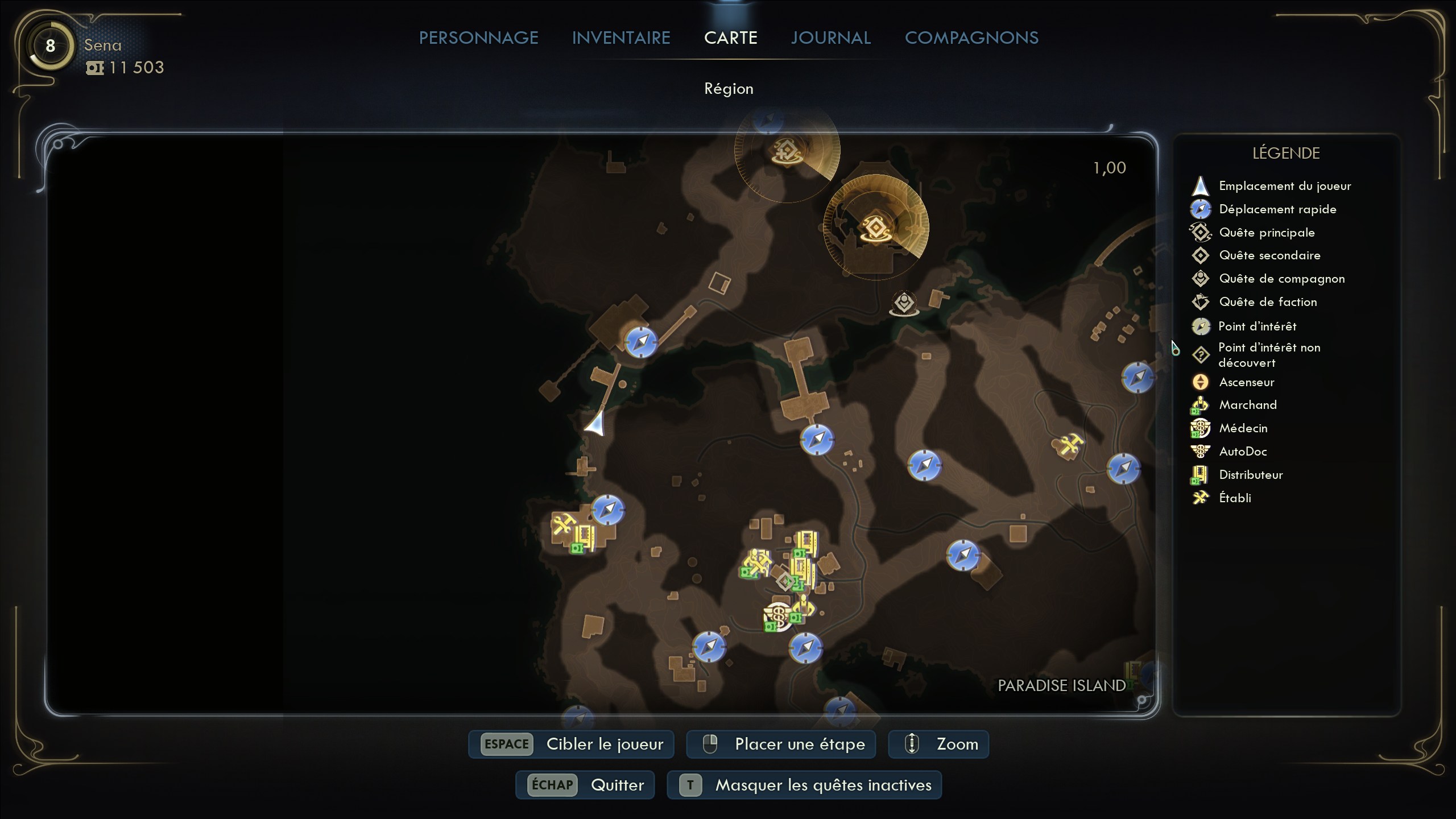Switch to the JOURNAL tab

(830, 38)
